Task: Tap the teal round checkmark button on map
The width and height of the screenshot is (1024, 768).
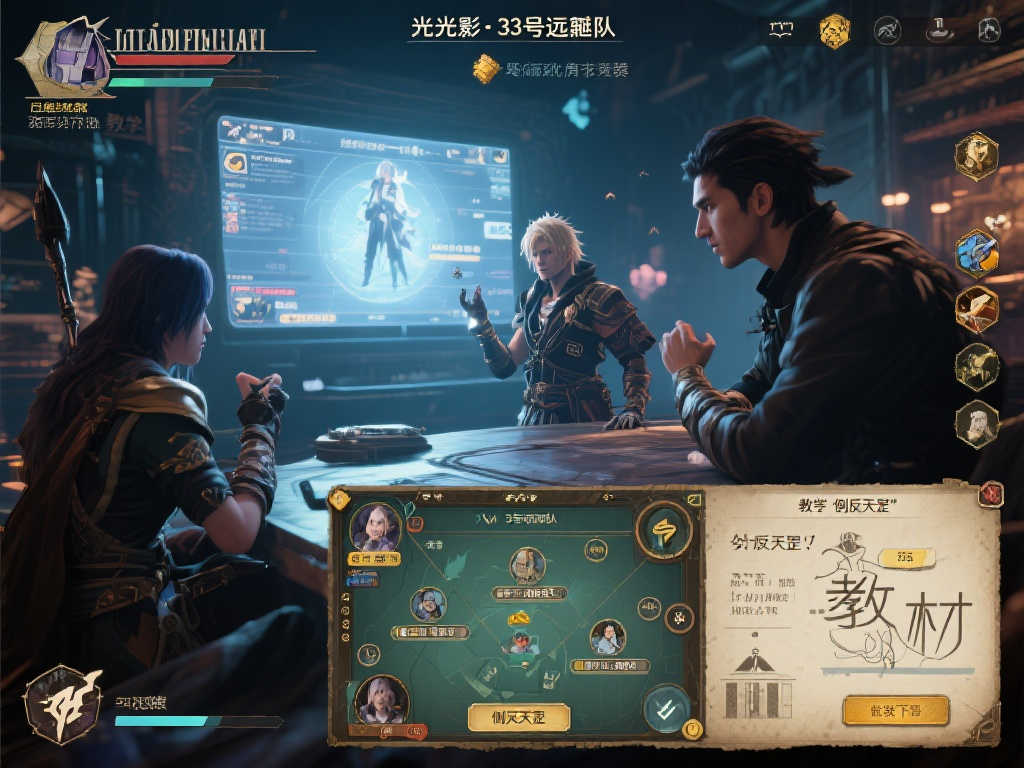Action: click(x=666, y=709)
